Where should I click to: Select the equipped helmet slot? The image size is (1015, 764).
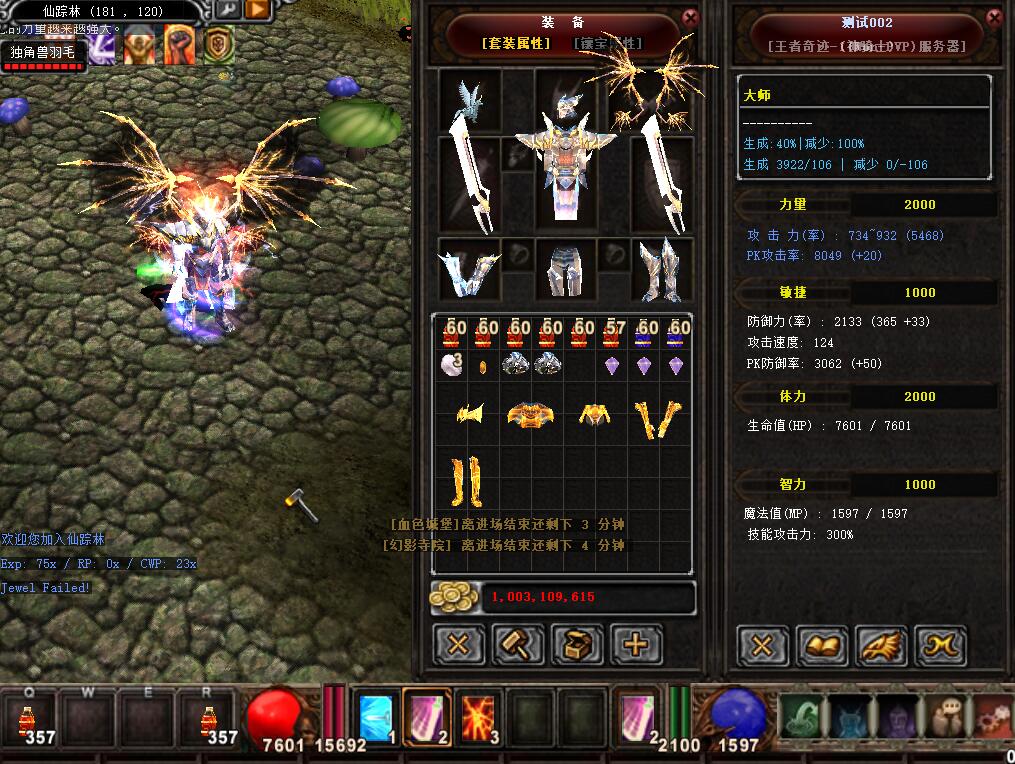tap(567, 98)
